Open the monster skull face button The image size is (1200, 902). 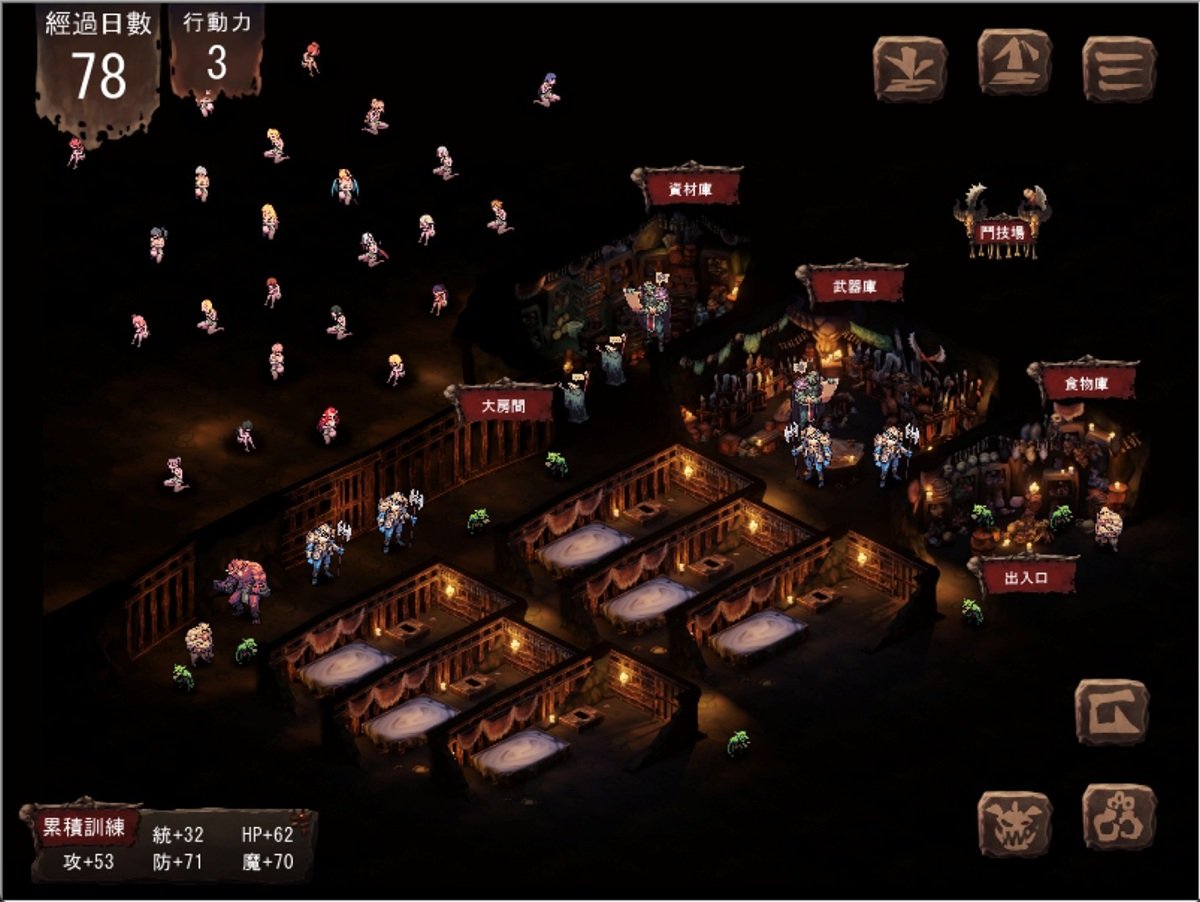point(1014,823)
